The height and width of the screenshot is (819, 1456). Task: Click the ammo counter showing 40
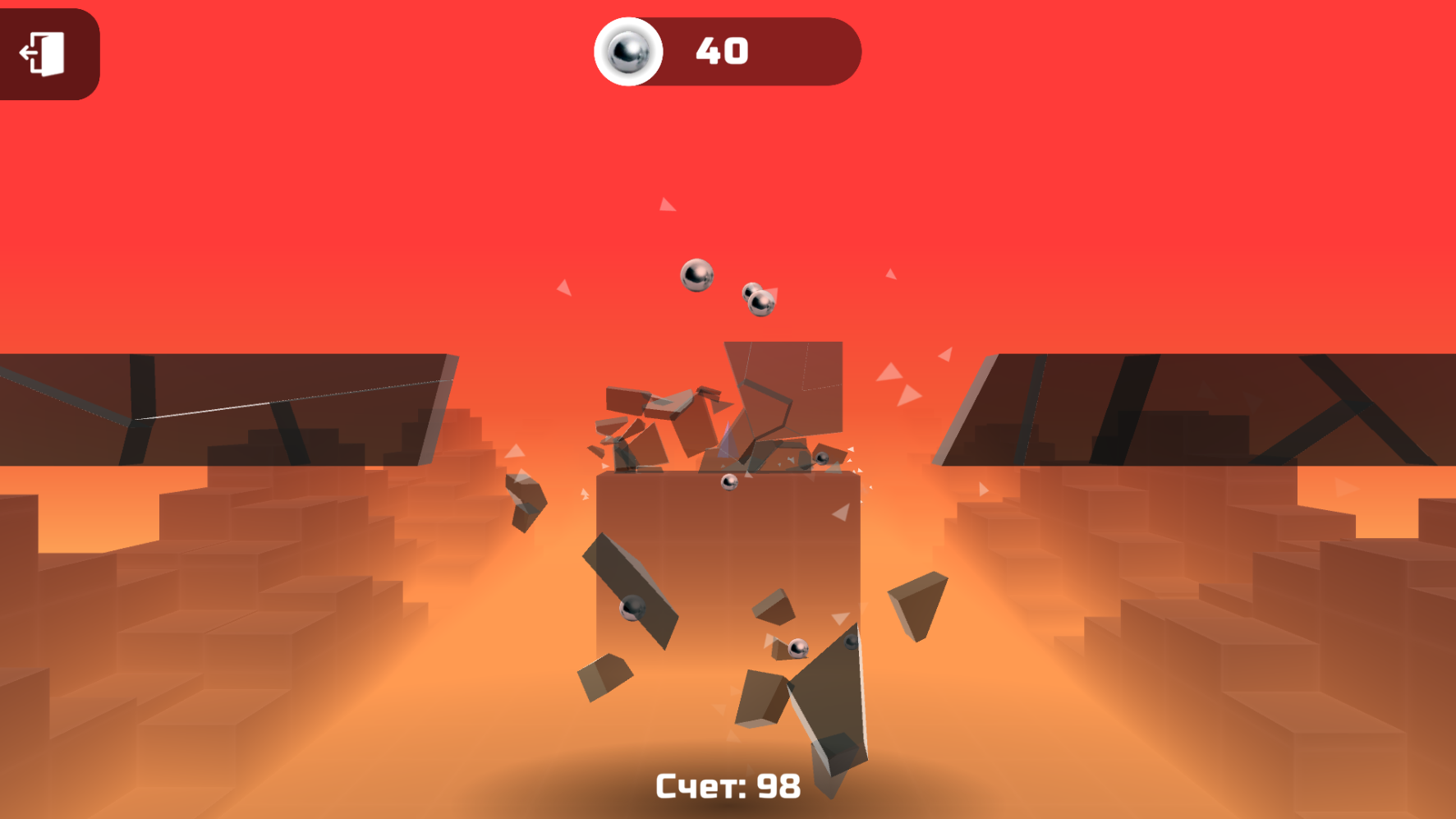click(x=721, y=53)
